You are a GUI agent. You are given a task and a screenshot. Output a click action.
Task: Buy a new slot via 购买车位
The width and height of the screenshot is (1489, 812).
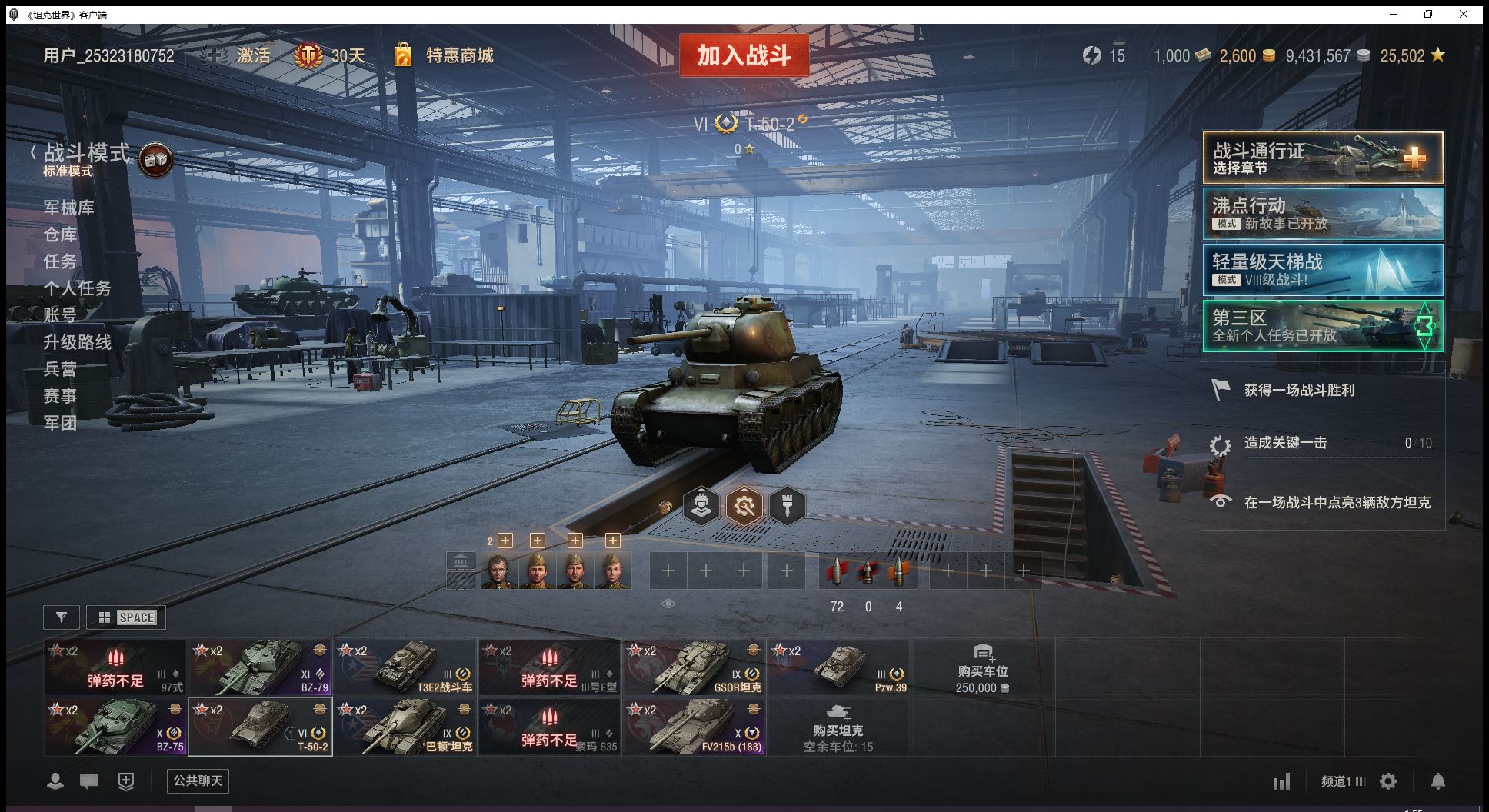click(982, 668)
